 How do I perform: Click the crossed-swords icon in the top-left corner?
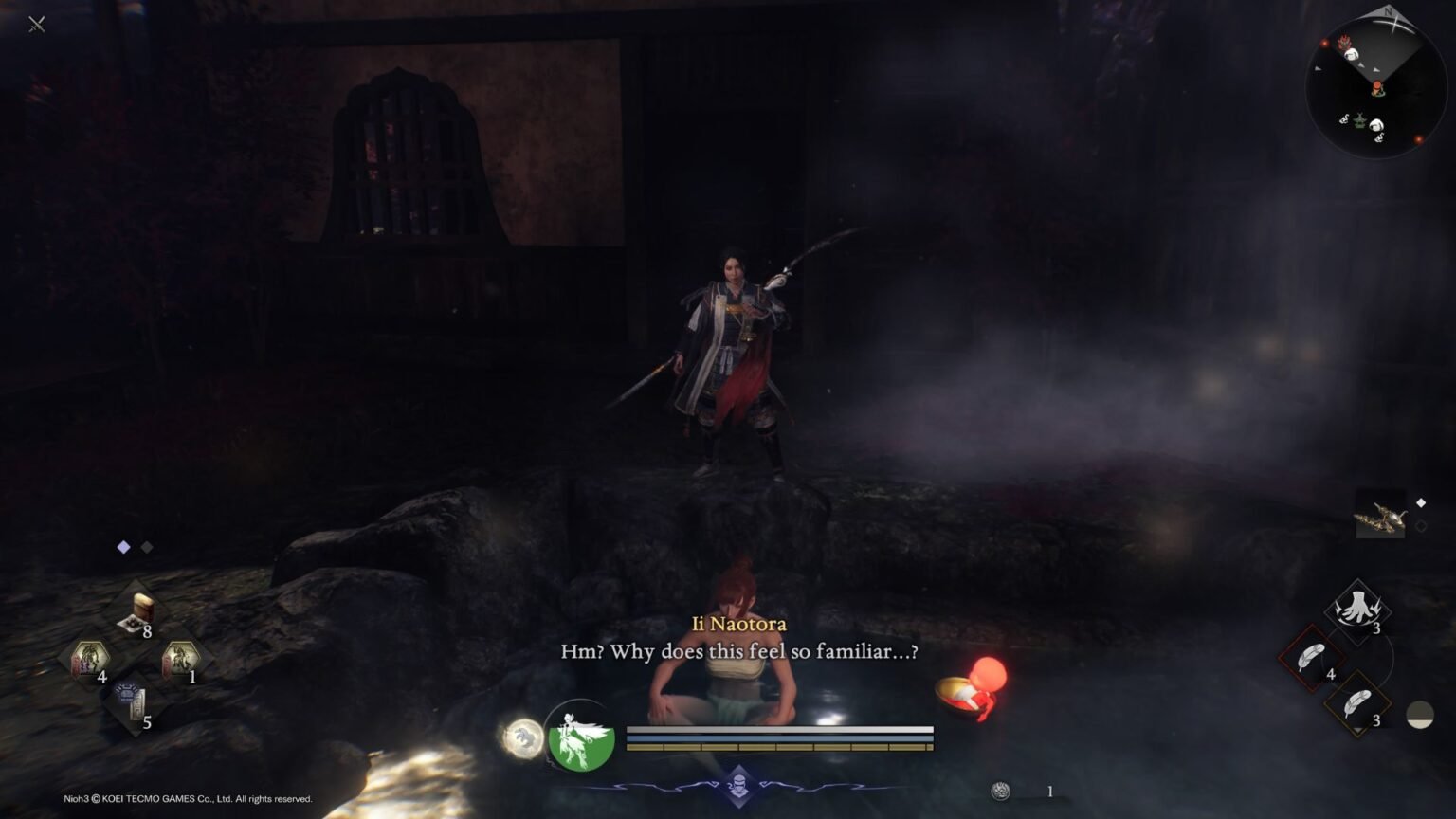pos(38,25)
